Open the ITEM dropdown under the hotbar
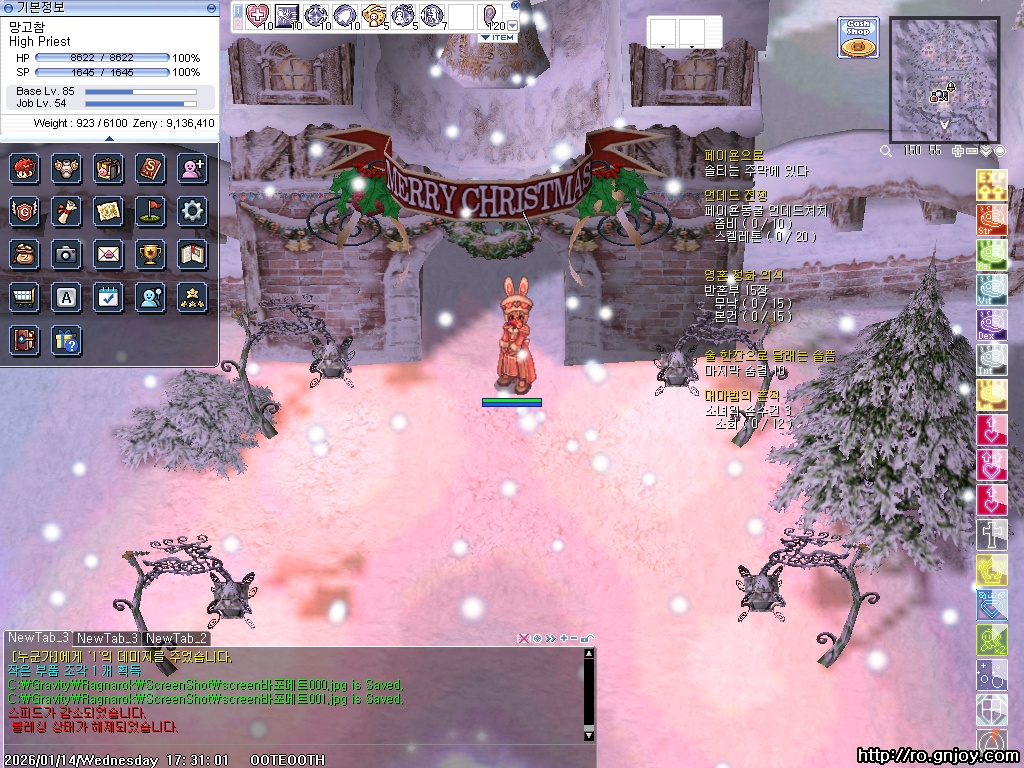This screenshot has width=1024, height=768. (x=497, y=37)
